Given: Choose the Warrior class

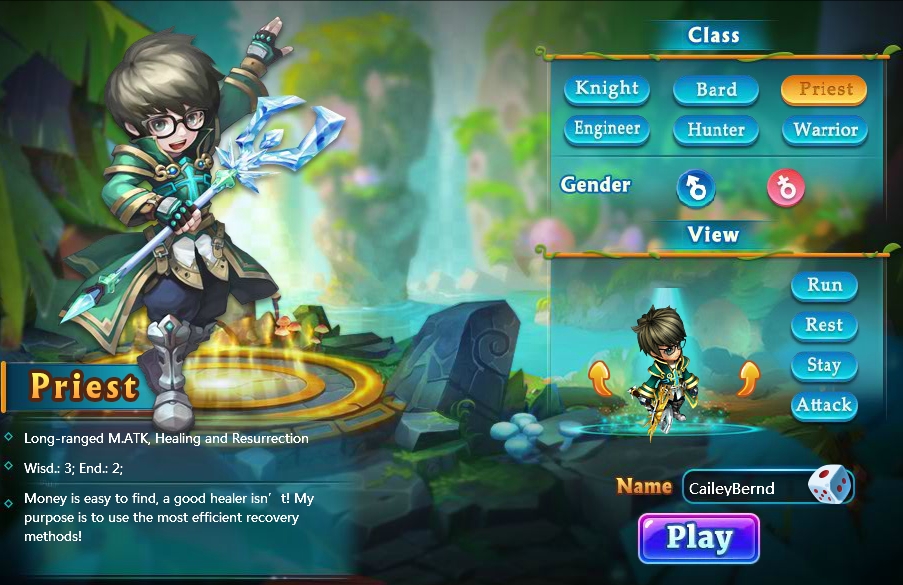Looking at the screenshot, I should point(825,130).
